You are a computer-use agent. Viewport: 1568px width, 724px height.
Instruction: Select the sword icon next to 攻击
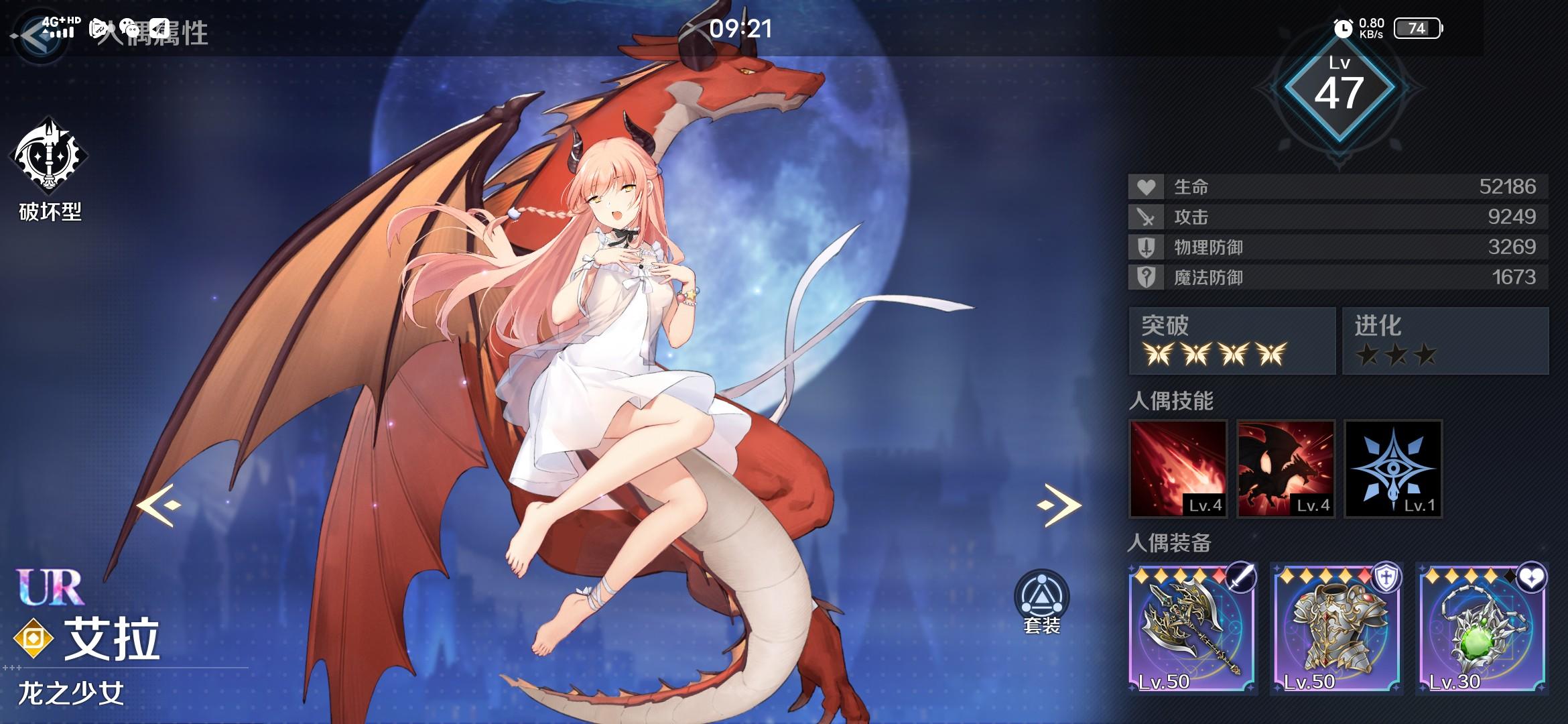pyautogui.click(x=1147, y=217)
